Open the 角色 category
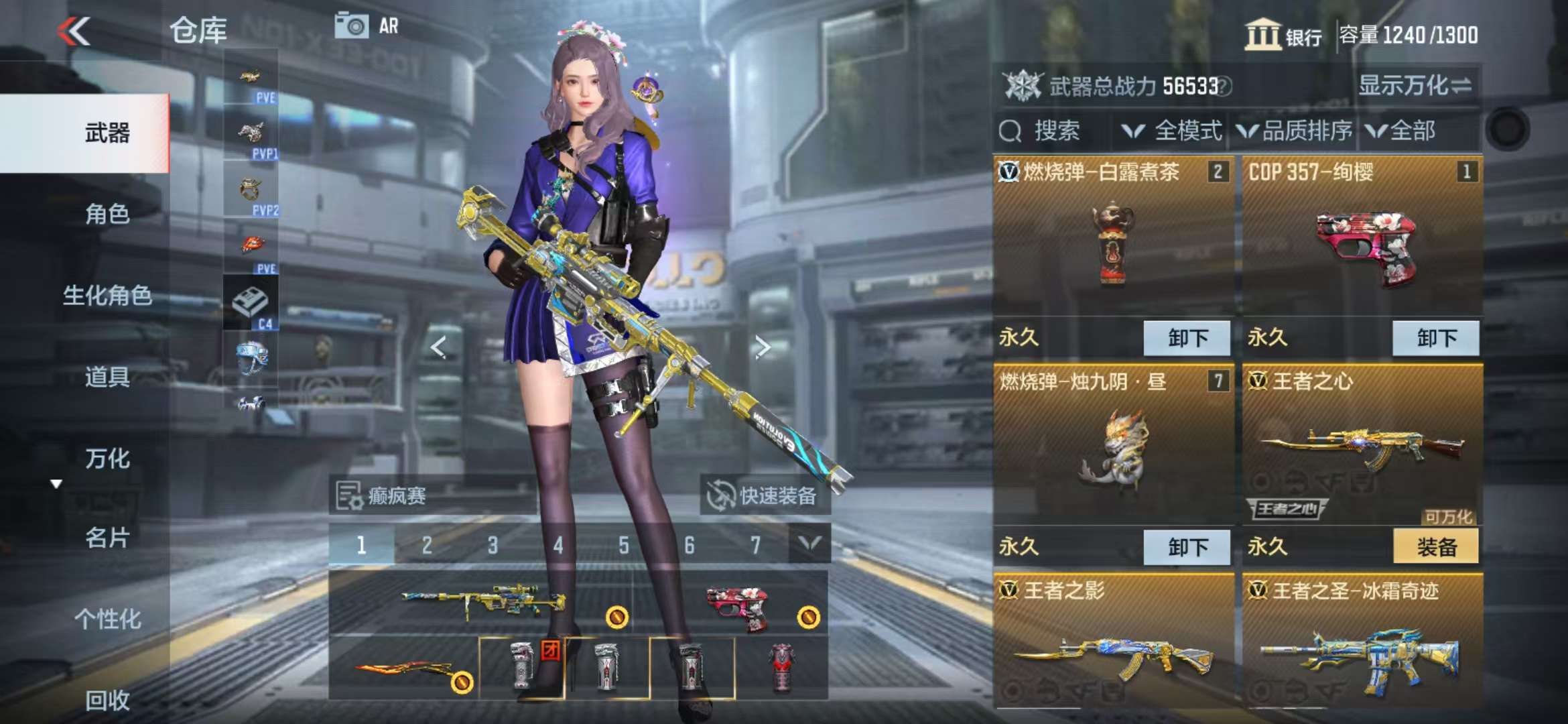The height and width of the screenshot is (724, 1568). tap(107, 215)
